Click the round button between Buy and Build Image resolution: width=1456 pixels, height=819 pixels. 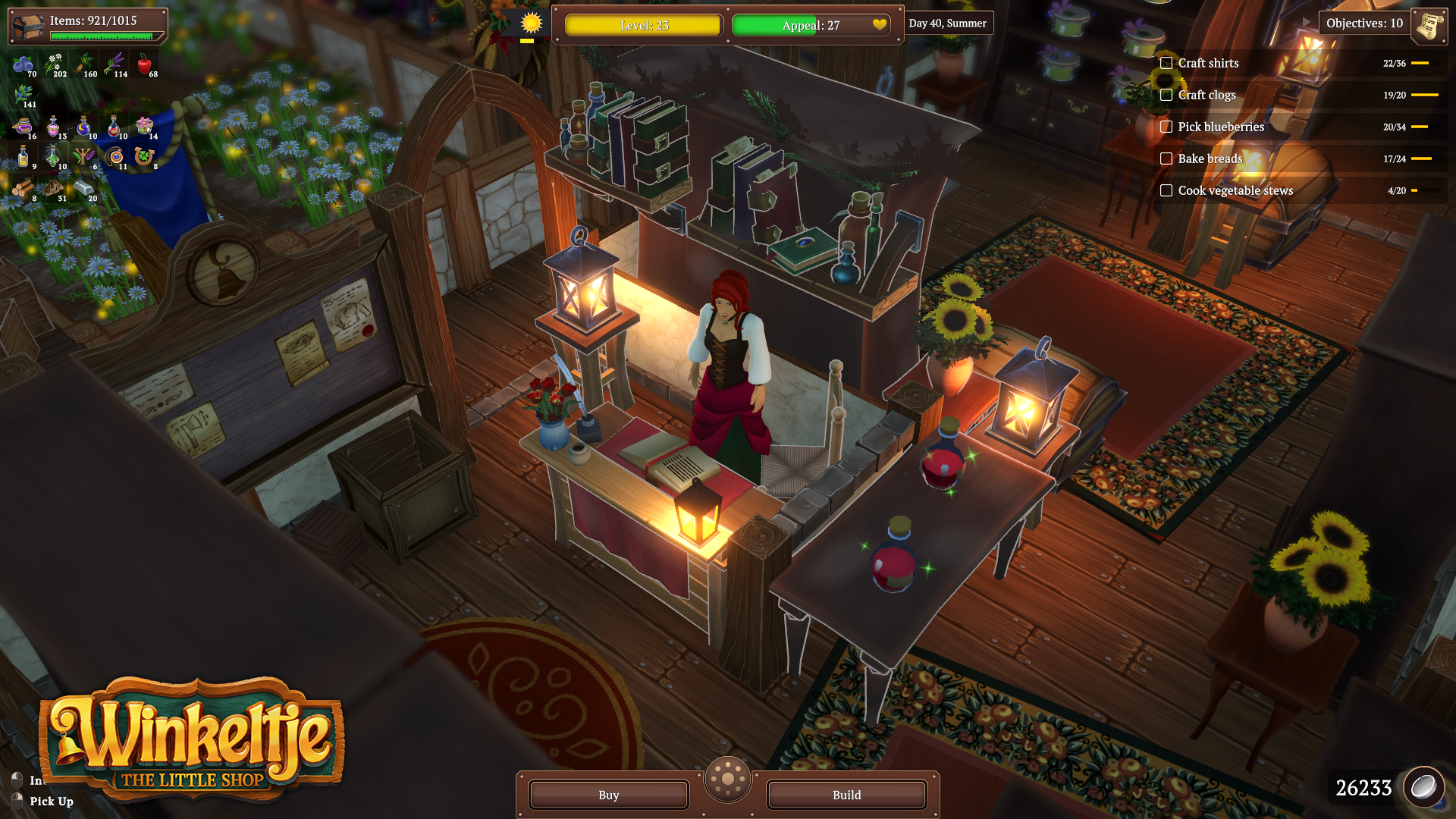click(727, 779)
